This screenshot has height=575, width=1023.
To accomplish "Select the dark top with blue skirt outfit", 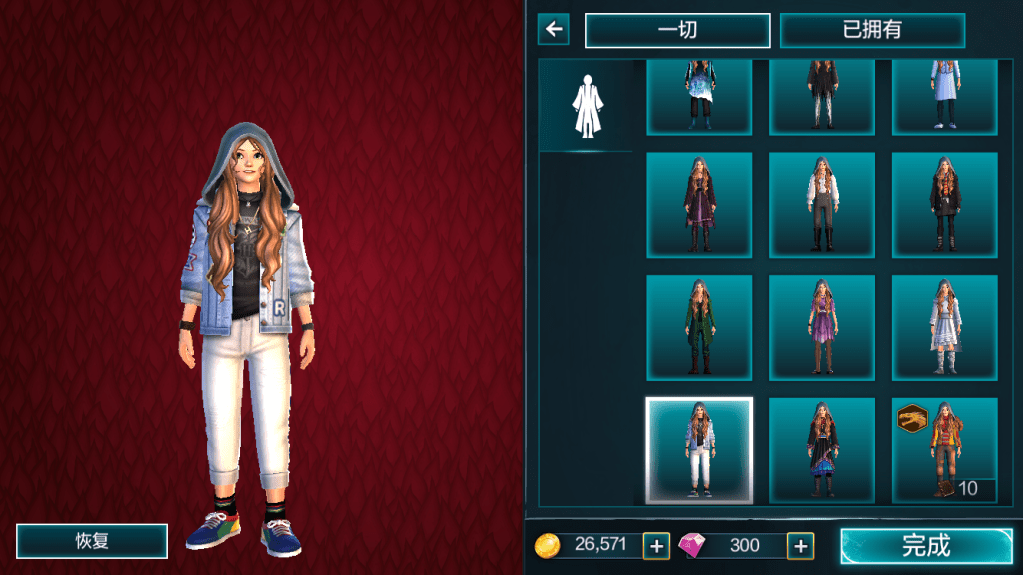I will (822, 450).
